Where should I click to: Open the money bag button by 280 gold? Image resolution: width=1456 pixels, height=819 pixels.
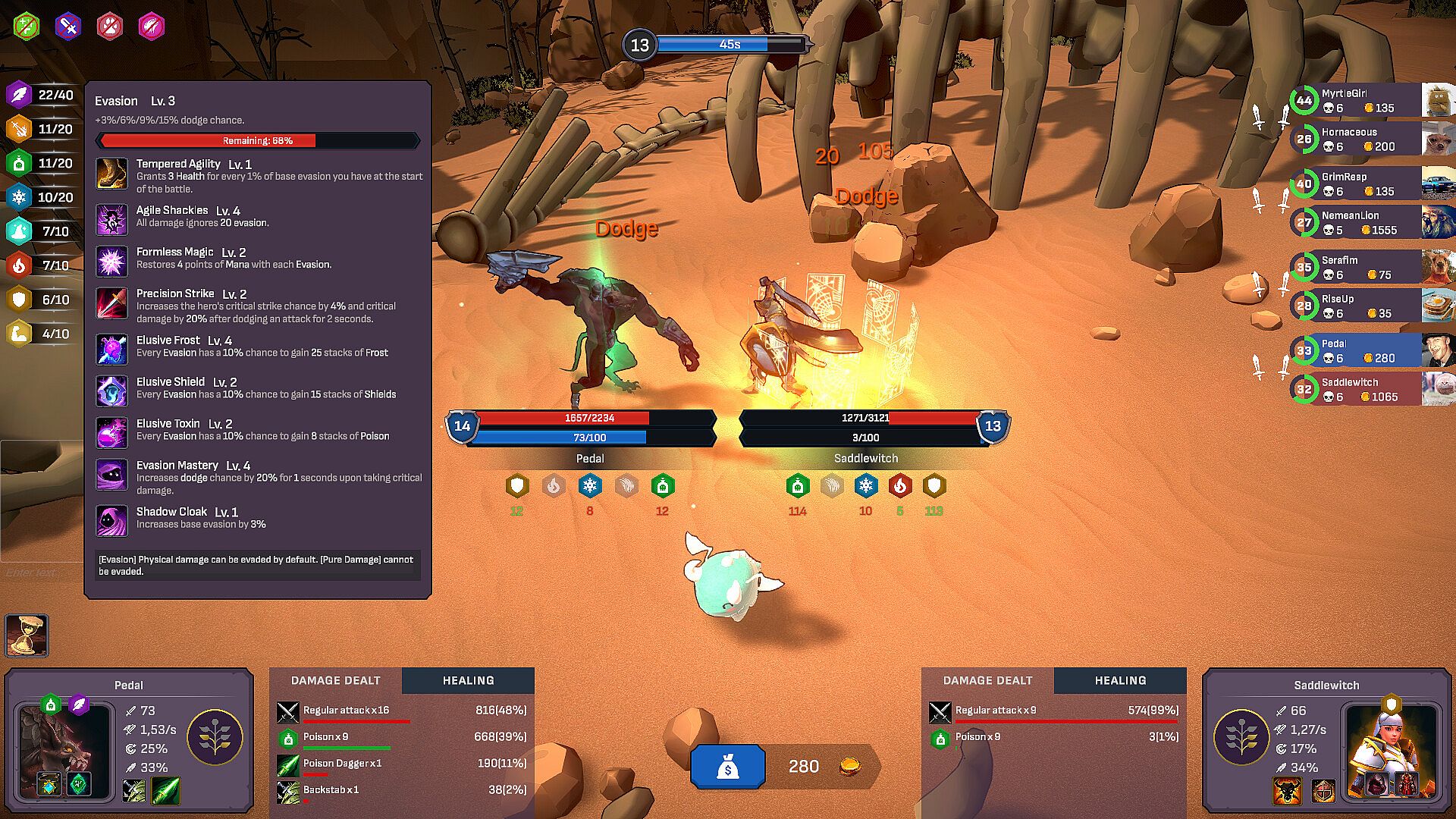(727, 767)
